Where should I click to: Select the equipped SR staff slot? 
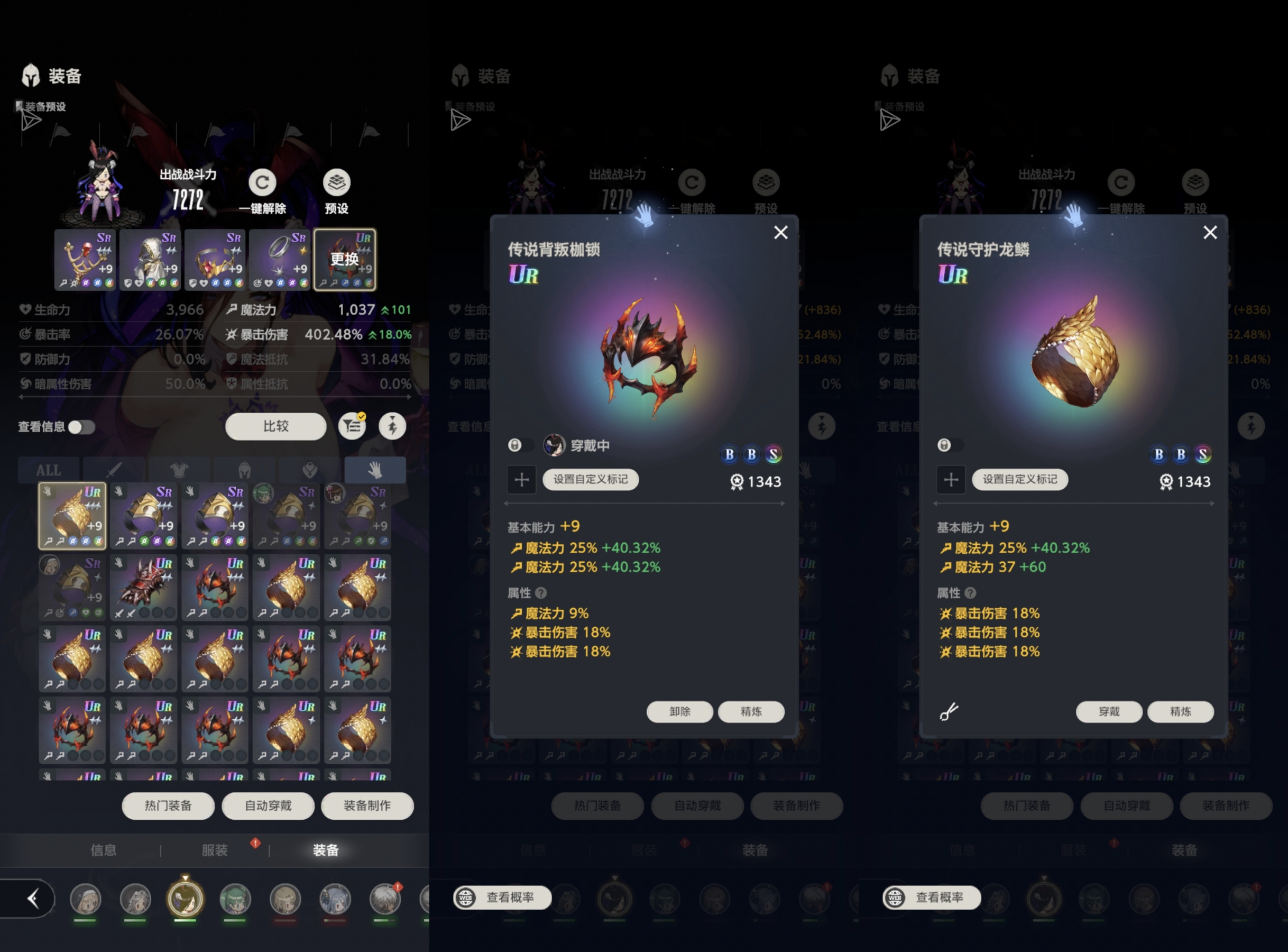point(85,259)
